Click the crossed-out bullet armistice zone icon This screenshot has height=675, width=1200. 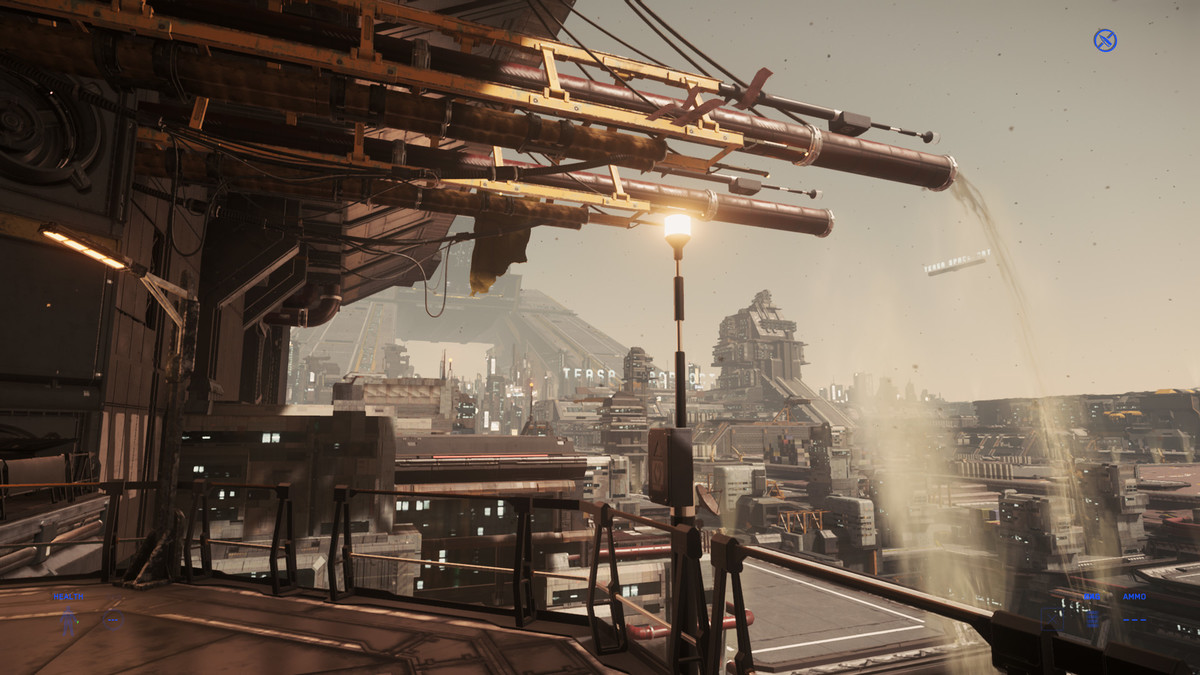pos(1104,40)
